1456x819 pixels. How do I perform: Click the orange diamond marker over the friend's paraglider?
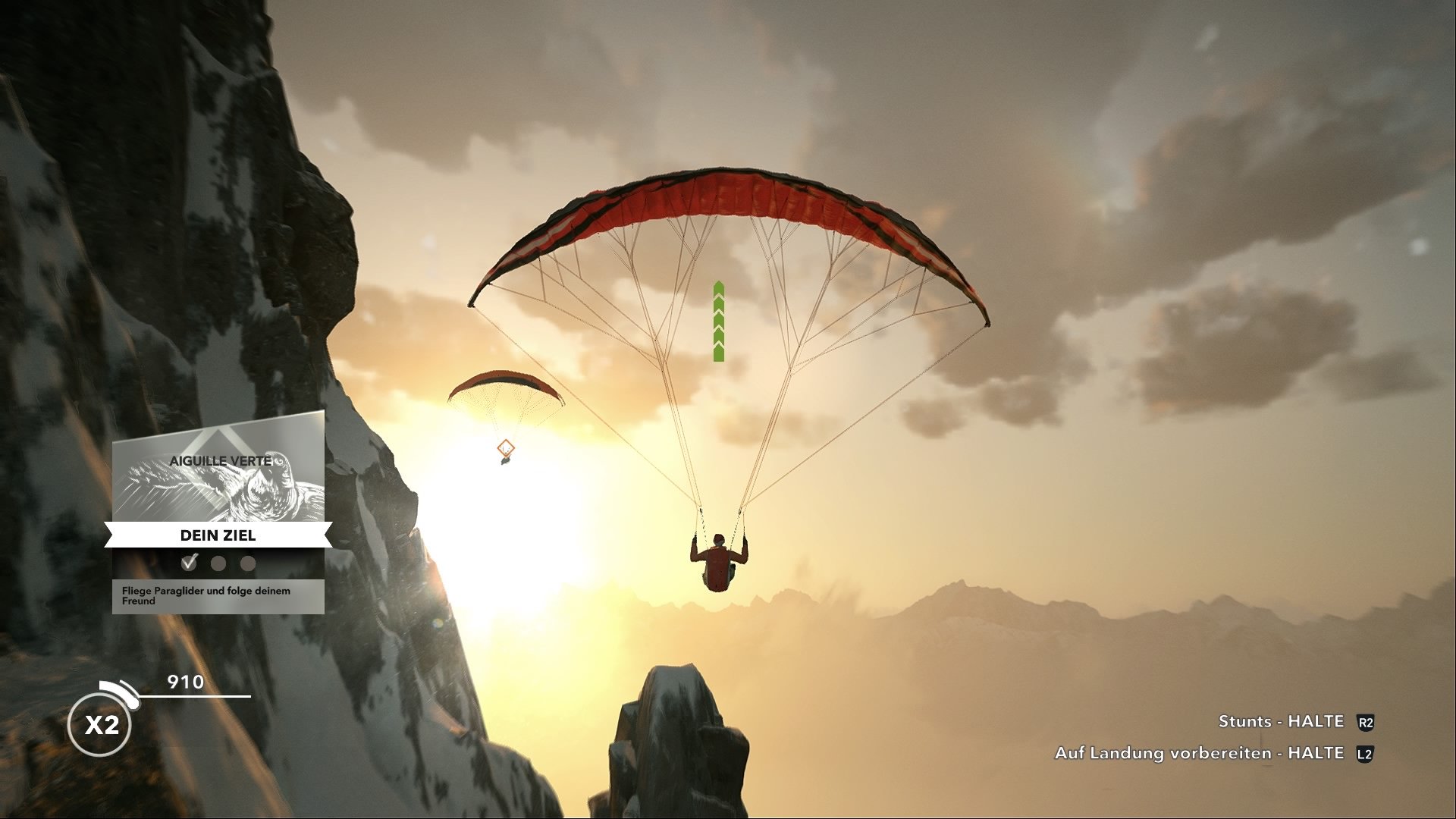point(505,449)
